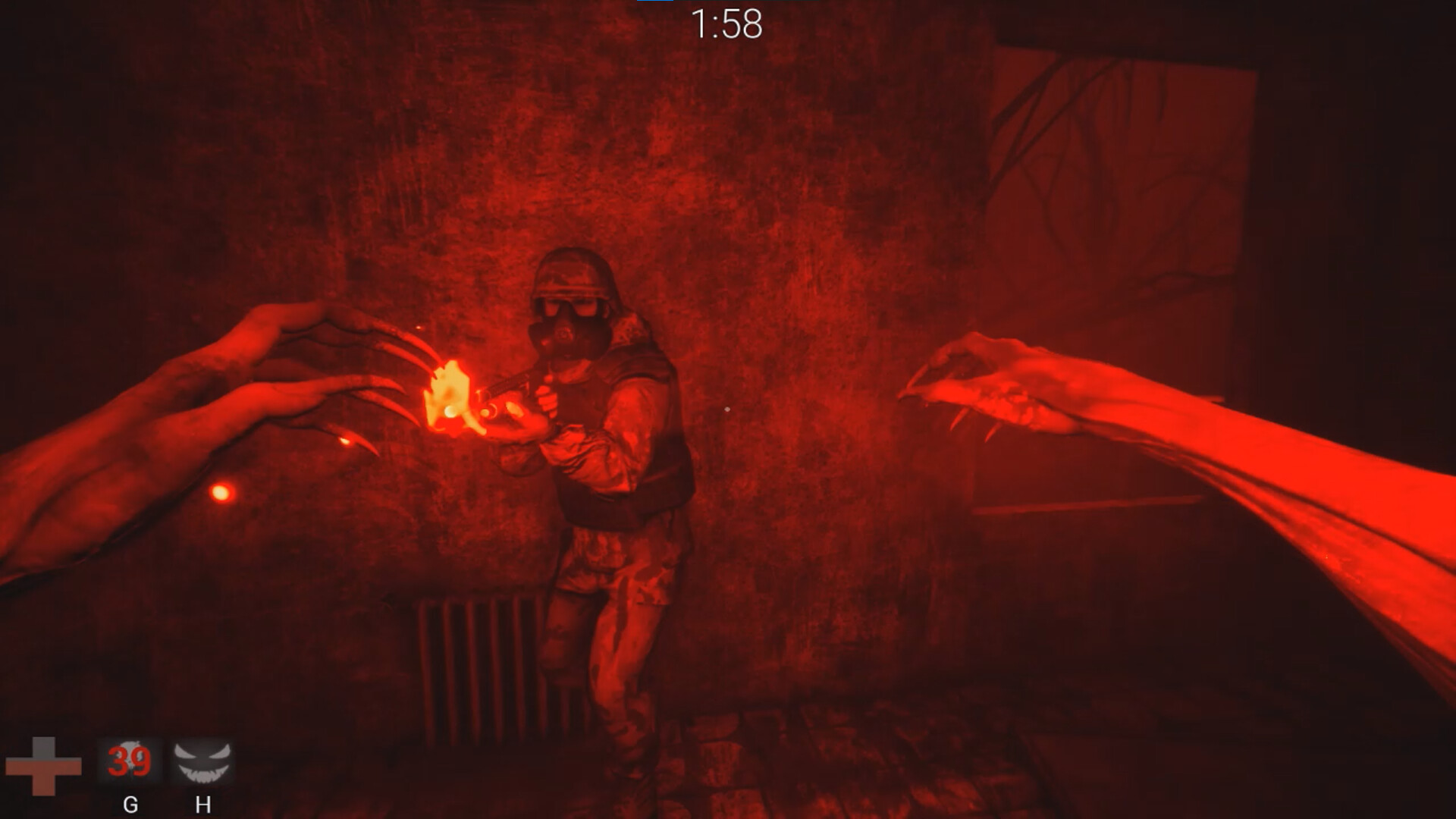Toggle the health indicator cross
This screenshot has width=1456, height=819.
(x=45, y=767)
